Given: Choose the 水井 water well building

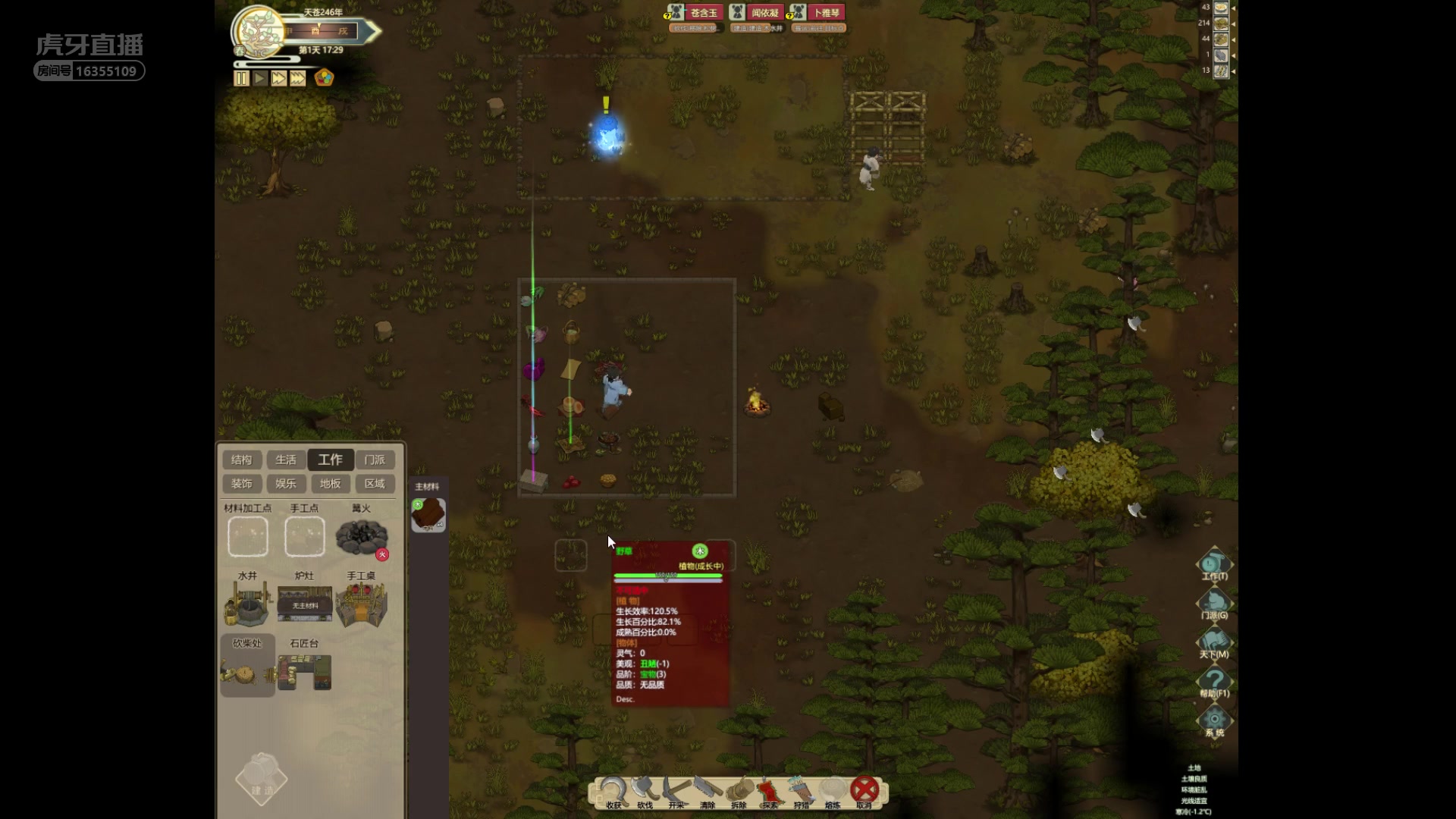Looking at the screenshot, I should click(x=247, y=604).
